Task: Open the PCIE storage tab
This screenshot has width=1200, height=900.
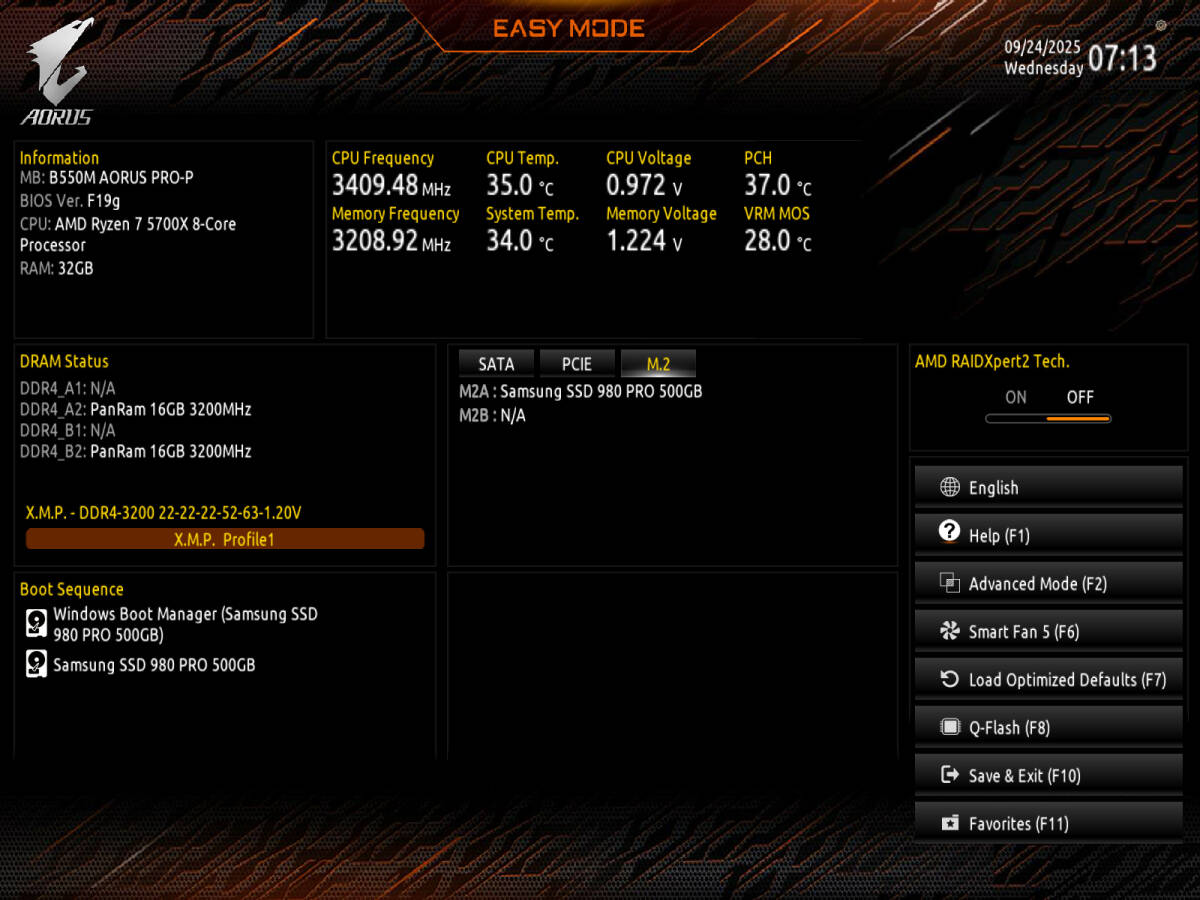Action: 577,364
